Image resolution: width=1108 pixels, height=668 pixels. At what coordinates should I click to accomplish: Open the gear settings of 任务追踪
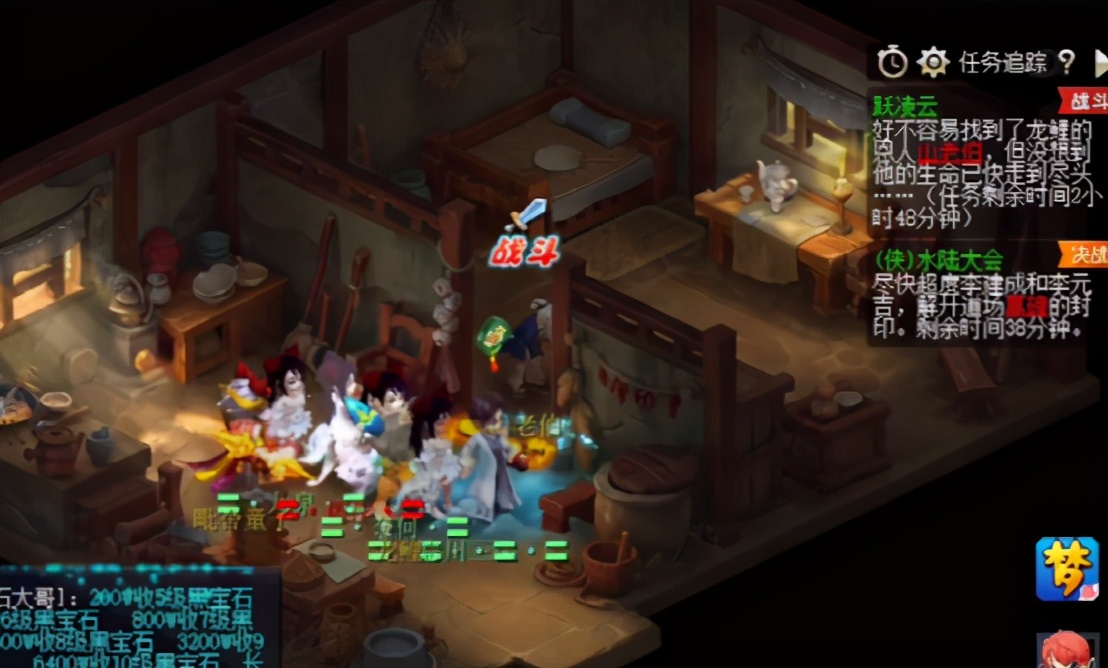coord(933,63)
